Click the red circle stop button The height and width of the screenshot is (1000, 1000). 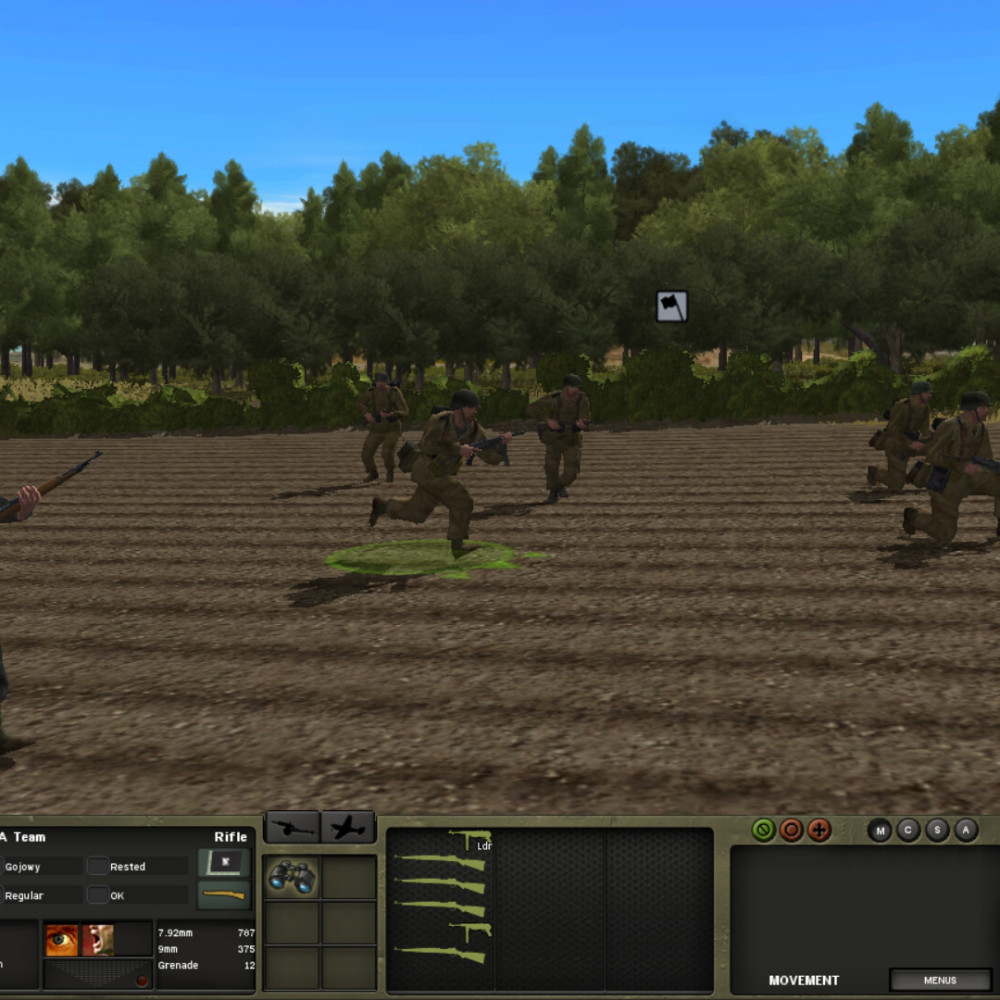pos(791,830)
